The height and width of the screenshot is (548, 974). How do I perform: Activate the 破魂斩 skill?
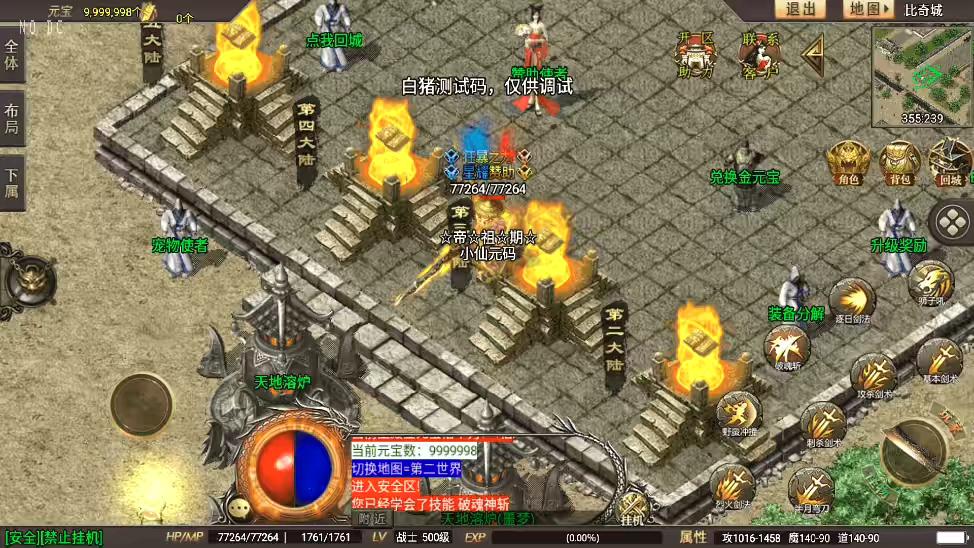(x=785, y=347)
